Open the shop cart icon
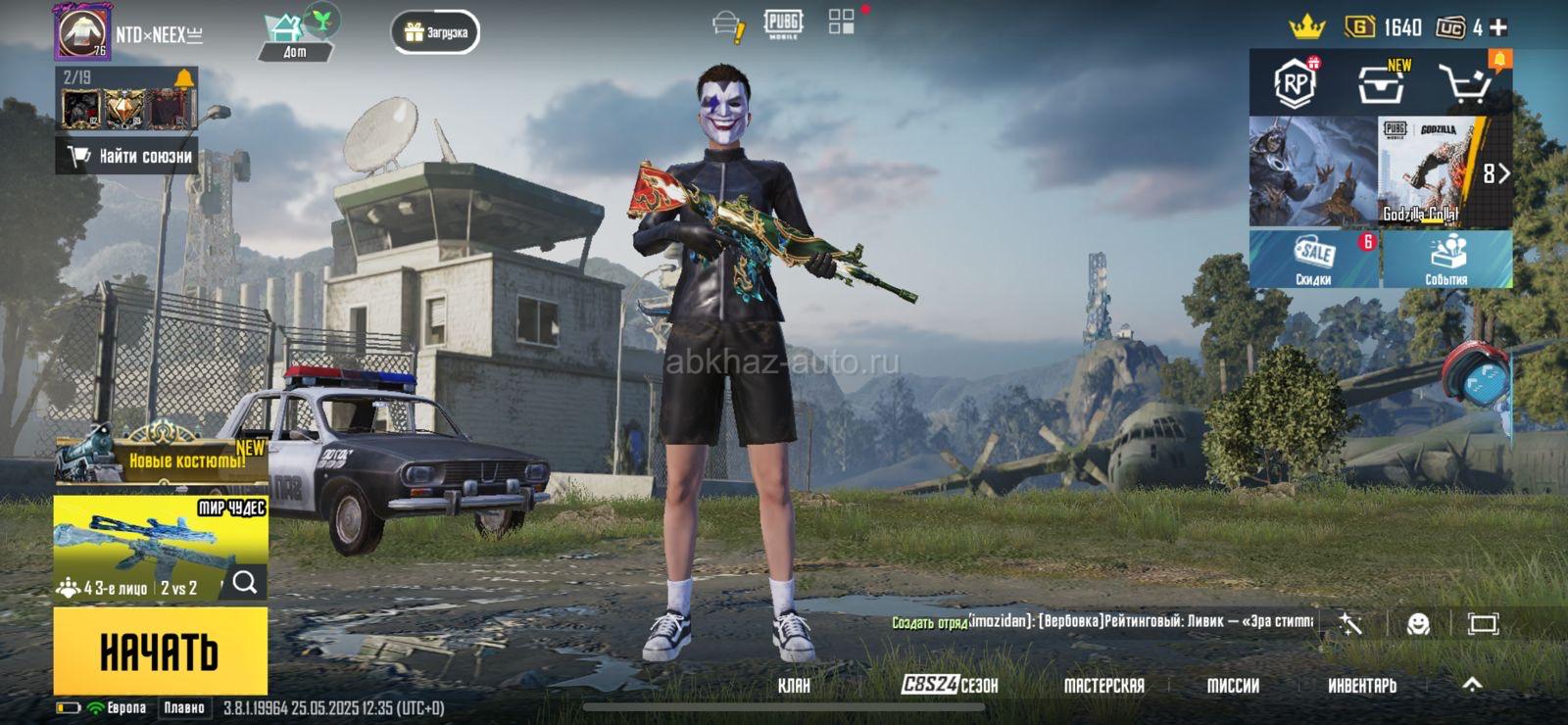 [1466, 85]
